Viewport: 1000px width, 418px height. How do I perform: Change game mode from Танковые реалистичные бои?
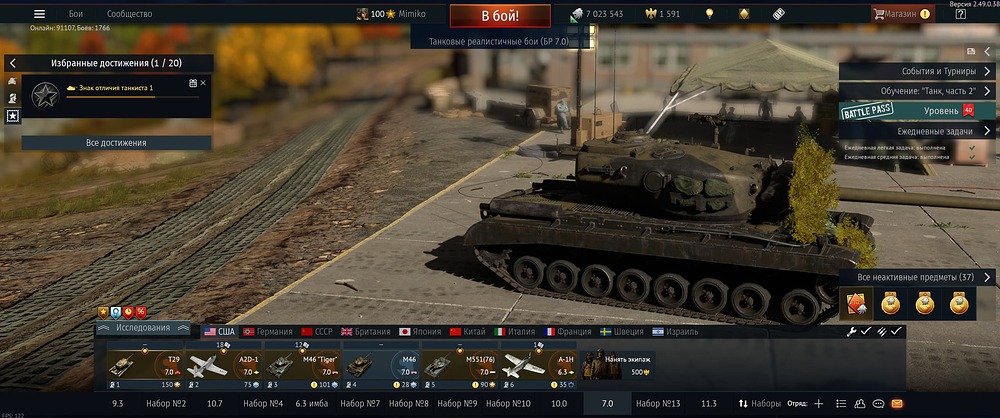coord(498,40)
